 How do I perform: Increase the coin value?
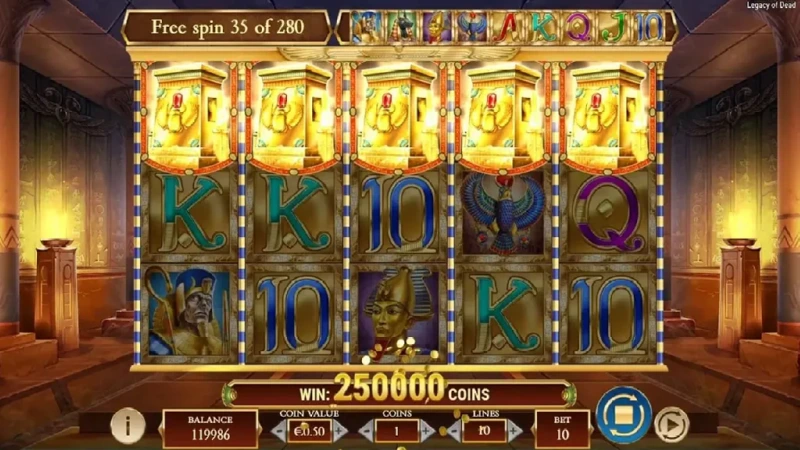point(340,430)
